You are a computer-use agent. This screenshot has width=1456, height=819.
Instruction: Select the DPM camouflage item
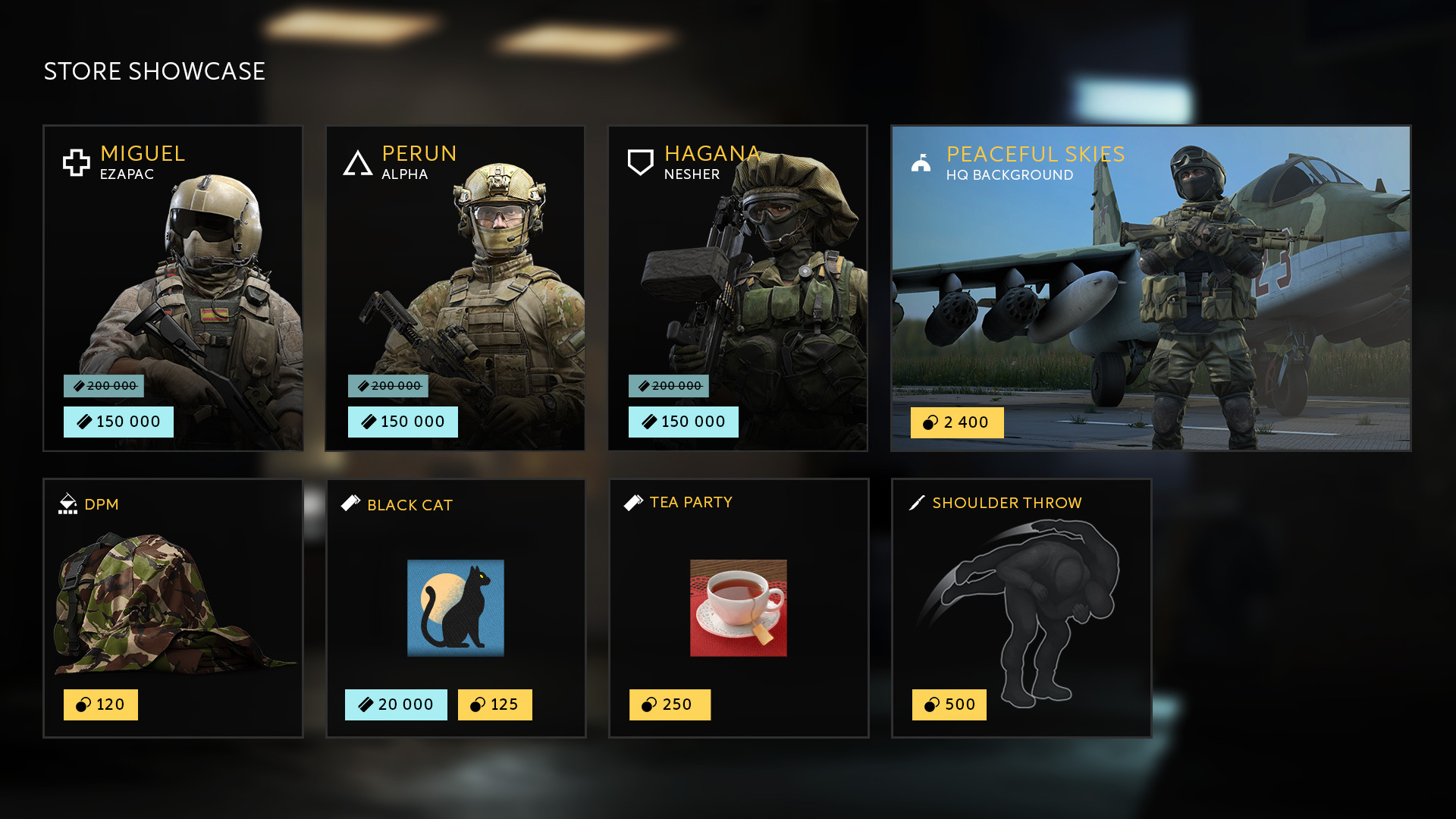pos(173,599)
